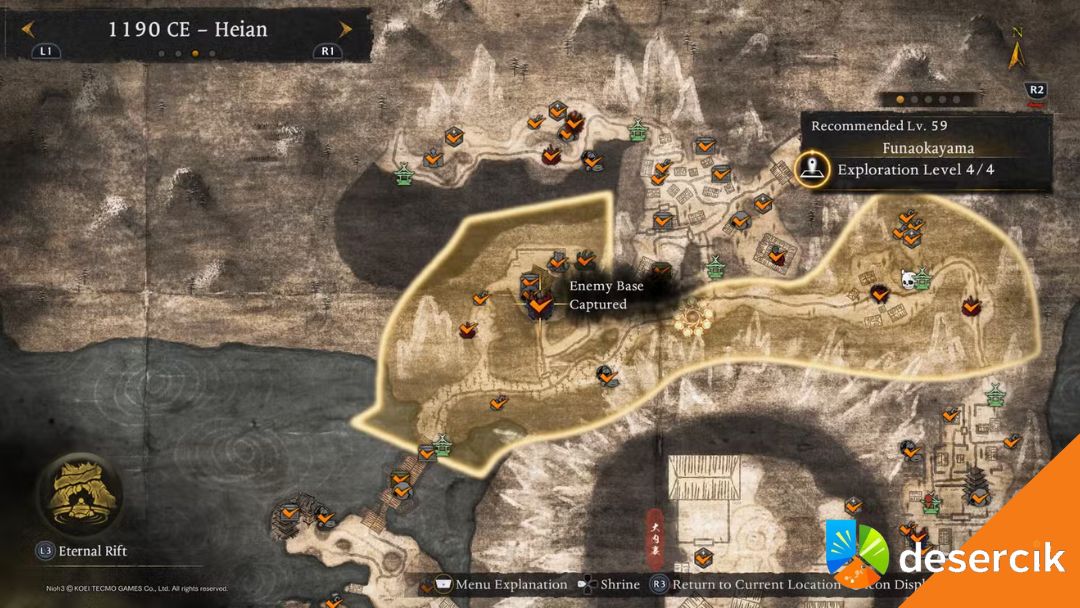
Task: Click the white skull map marker
Action: [x=908, y=281]
